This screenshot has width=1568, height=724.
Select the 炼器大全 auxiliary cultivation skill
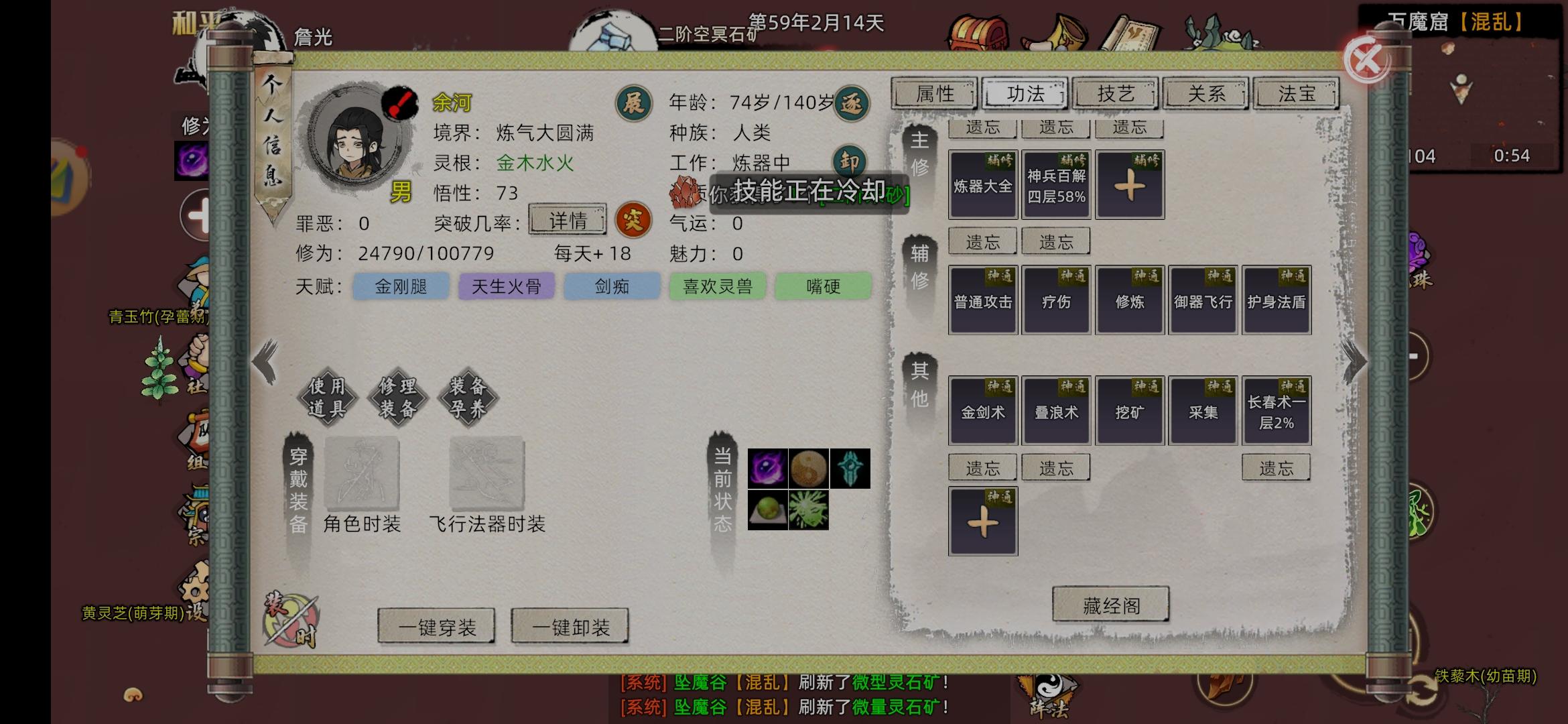(982, 184)
